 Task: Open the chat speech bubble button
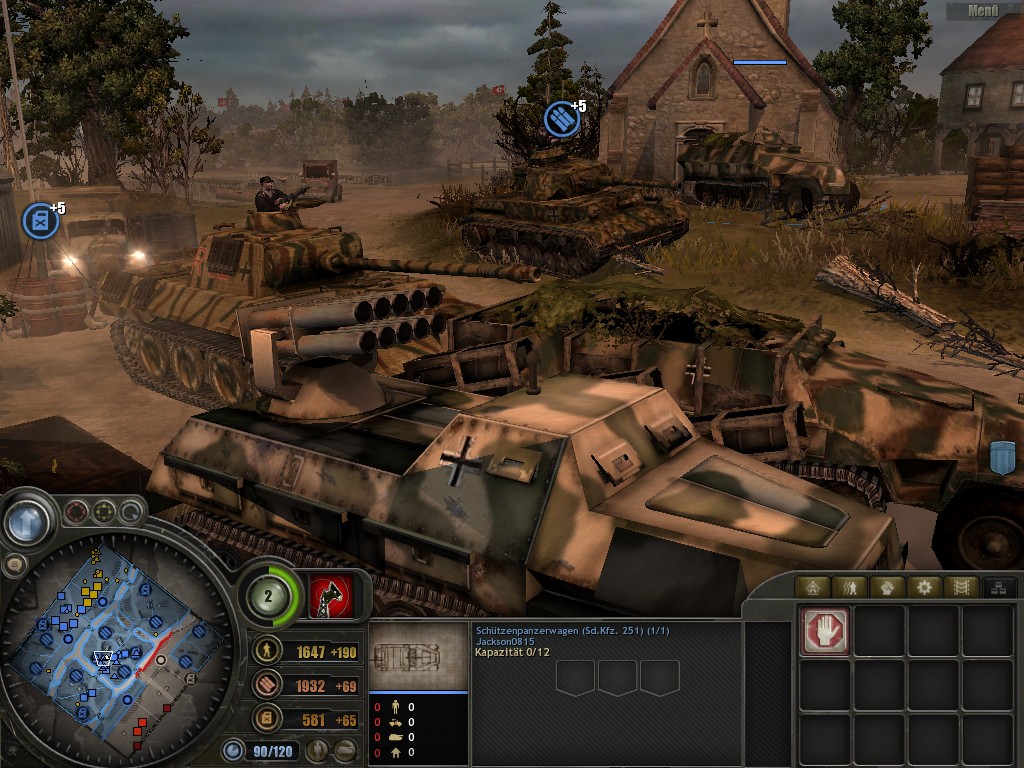(14, 565)
